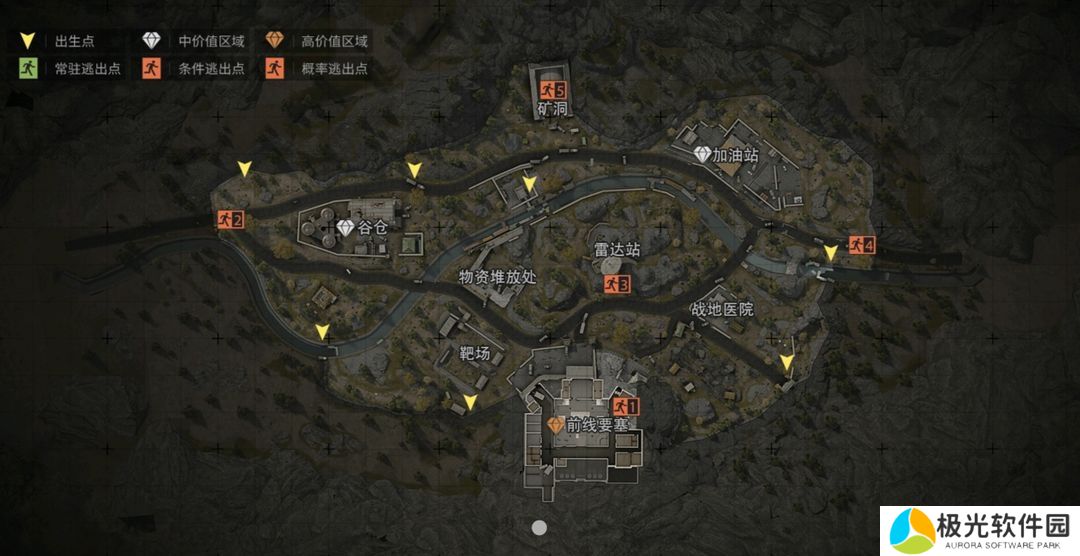Toggle the 概率逃出点 legend entry
1080x556 pixels.
coord(320,69)
